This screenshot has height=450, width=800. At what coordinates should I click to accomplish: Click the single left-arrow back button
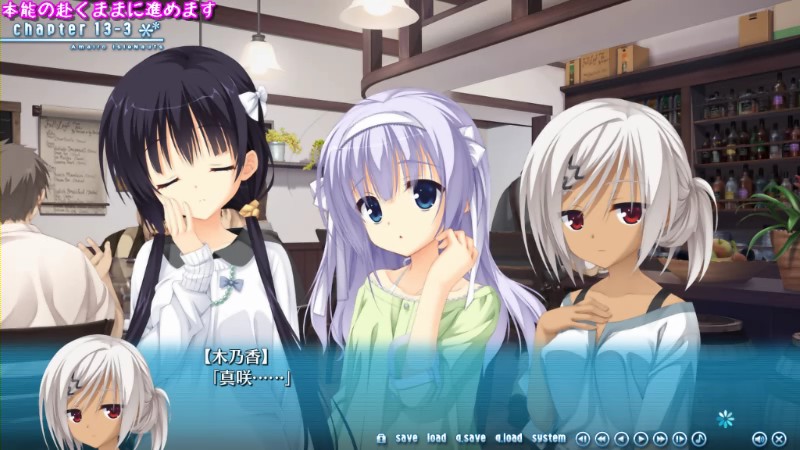621,438
